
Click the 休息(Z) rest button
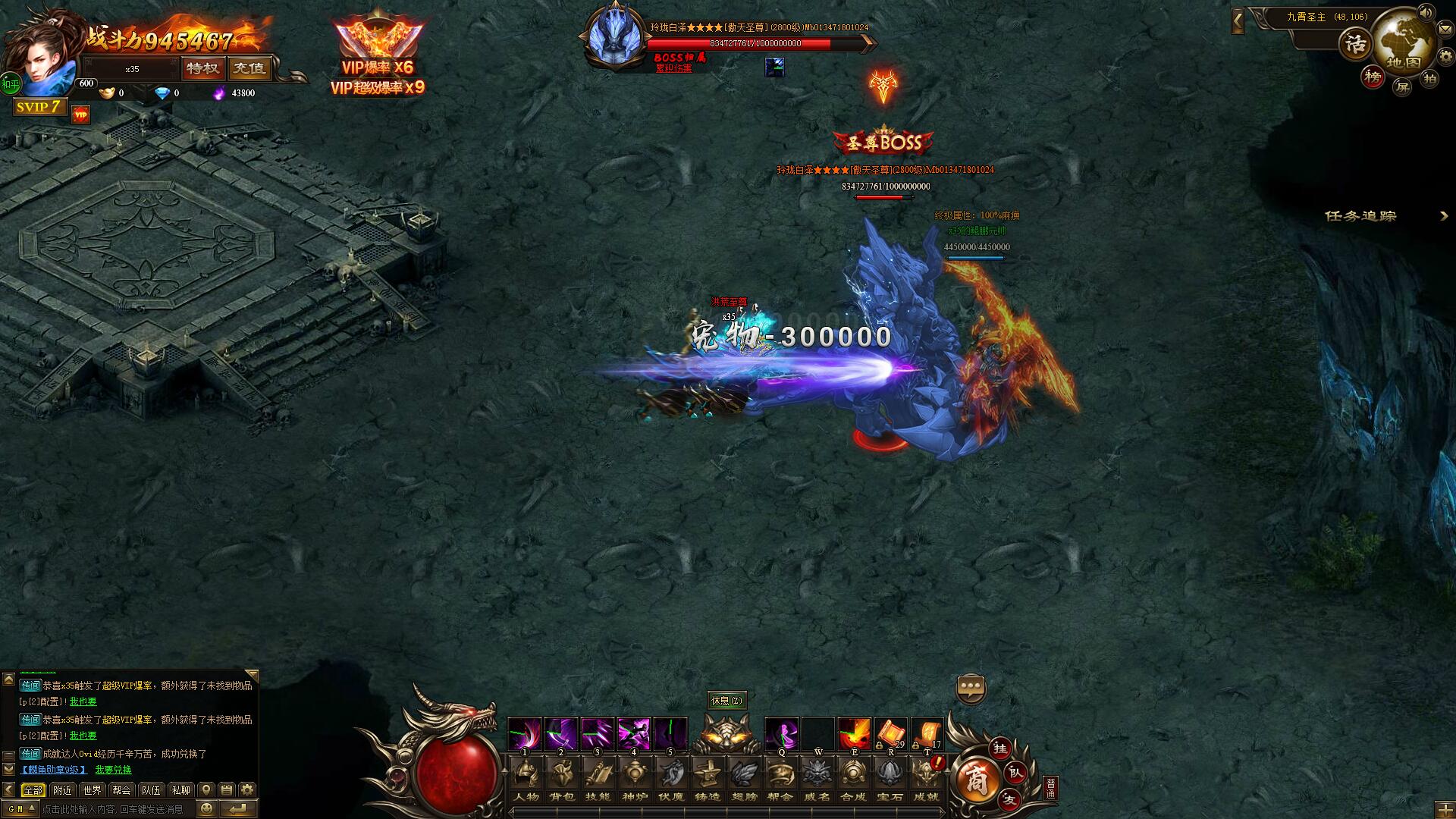pyautogui.click(x=726, y=700)
